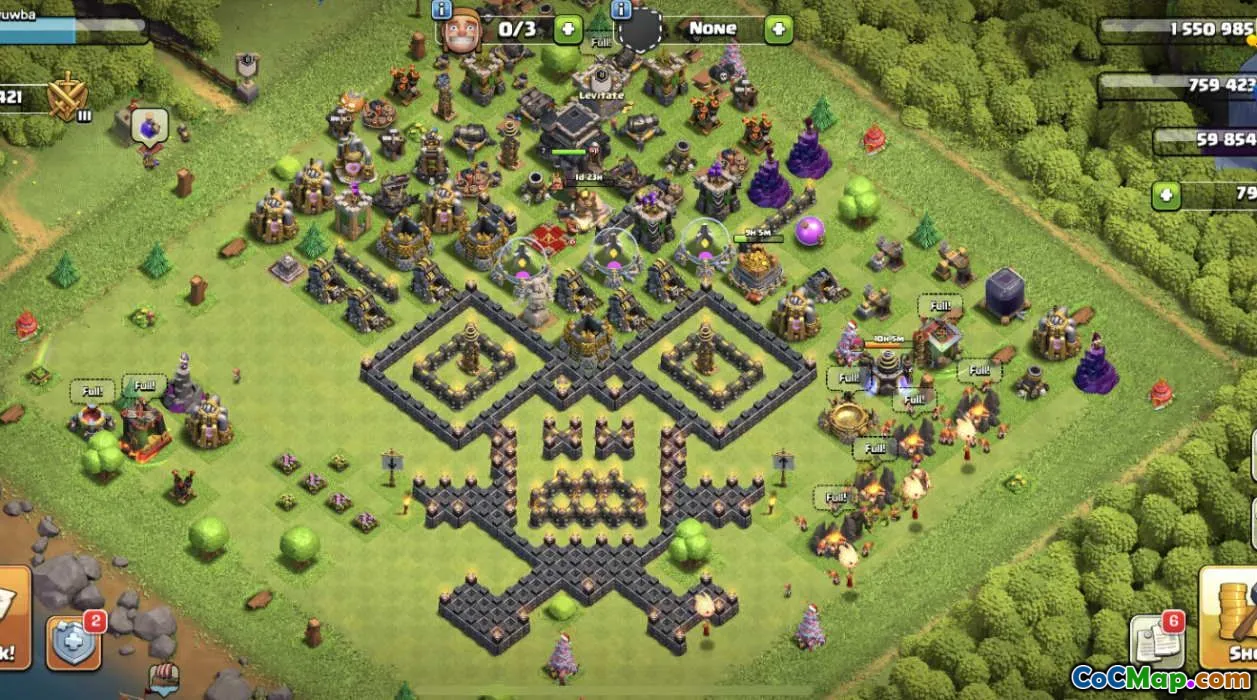Click the empty shield status icon
Screen dimensions: 1257x700
point(641,30)
